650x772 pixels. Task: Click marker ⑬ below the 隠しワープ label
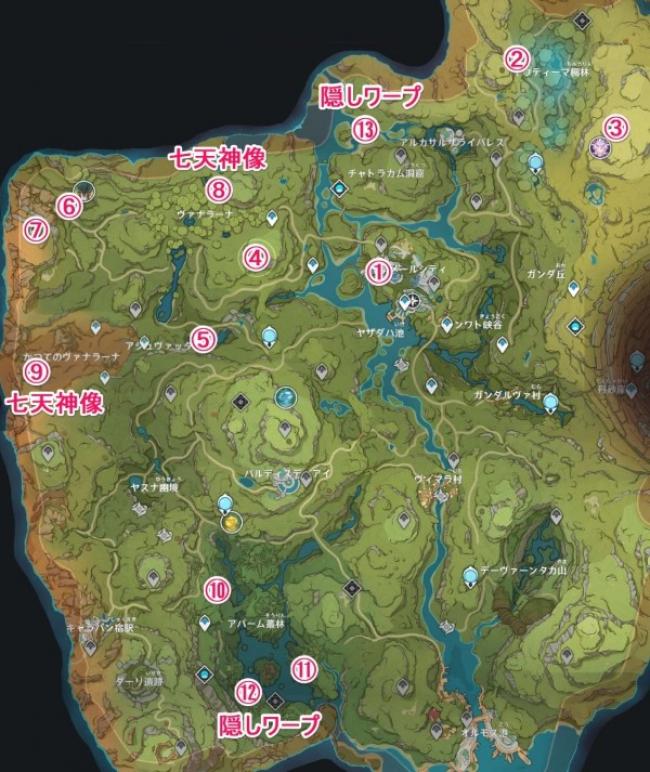click(x=366, y=129)
